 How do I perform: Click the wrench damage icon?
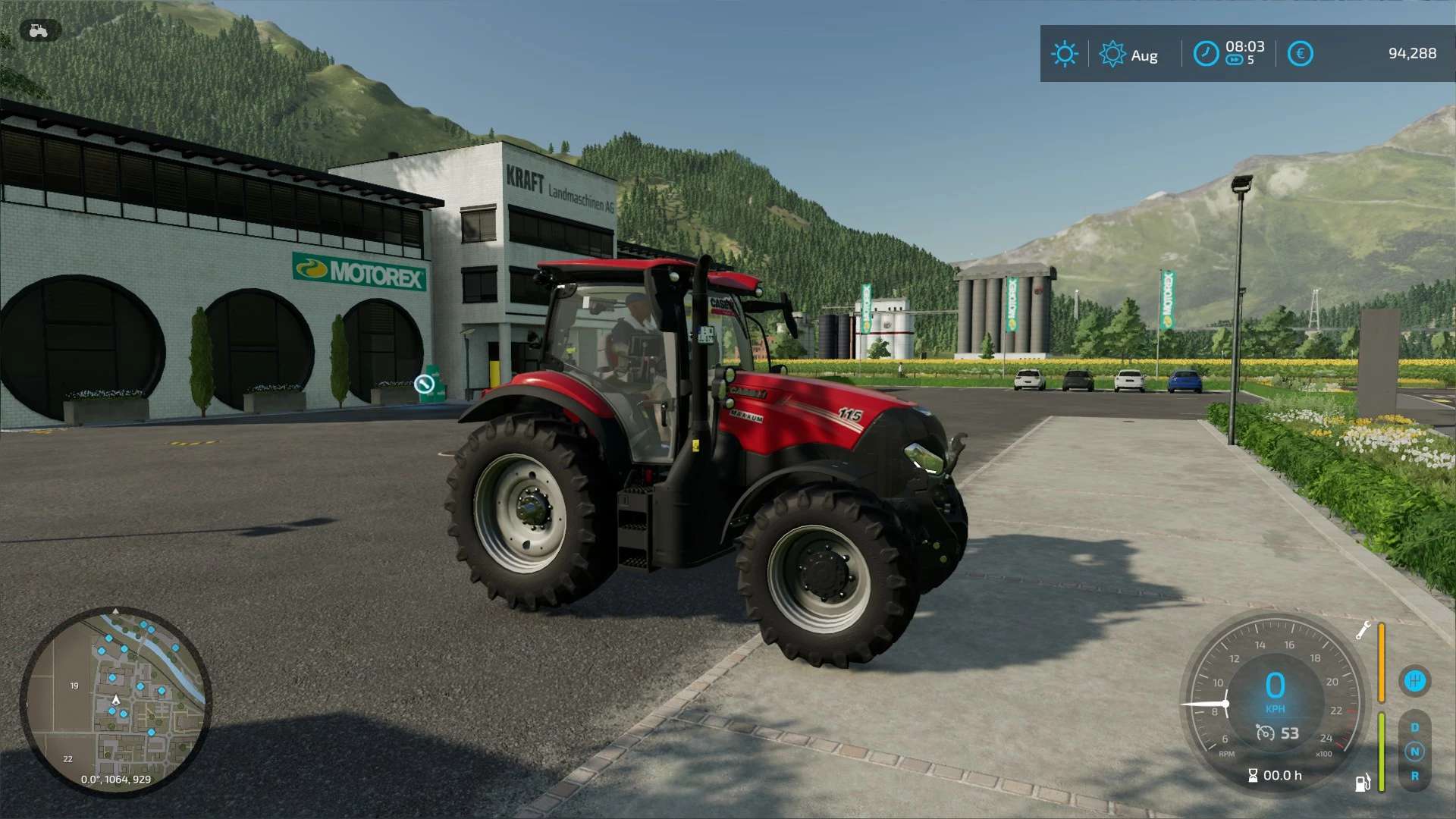coord(1363,630)
